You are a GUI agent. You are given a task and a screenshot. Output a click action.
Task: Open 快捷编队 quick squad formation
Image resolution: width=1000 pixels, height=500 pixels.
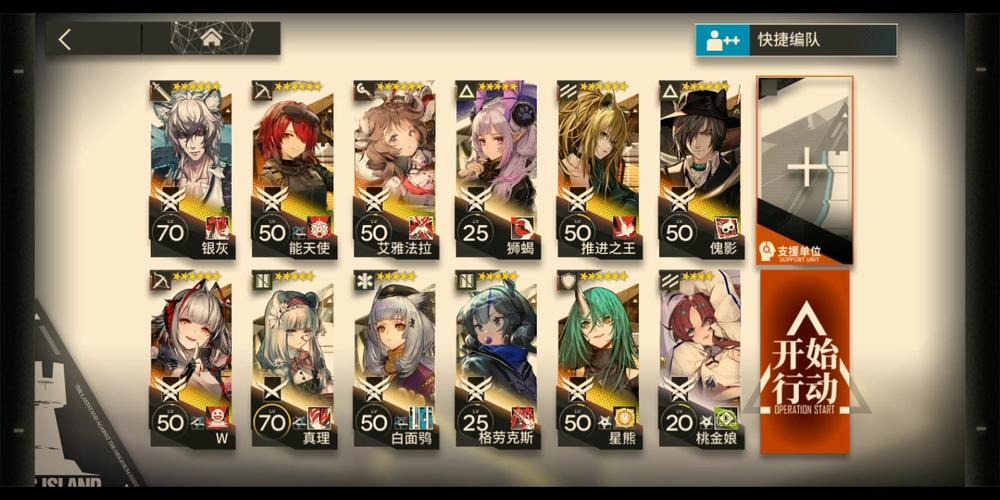pos(795,40)
